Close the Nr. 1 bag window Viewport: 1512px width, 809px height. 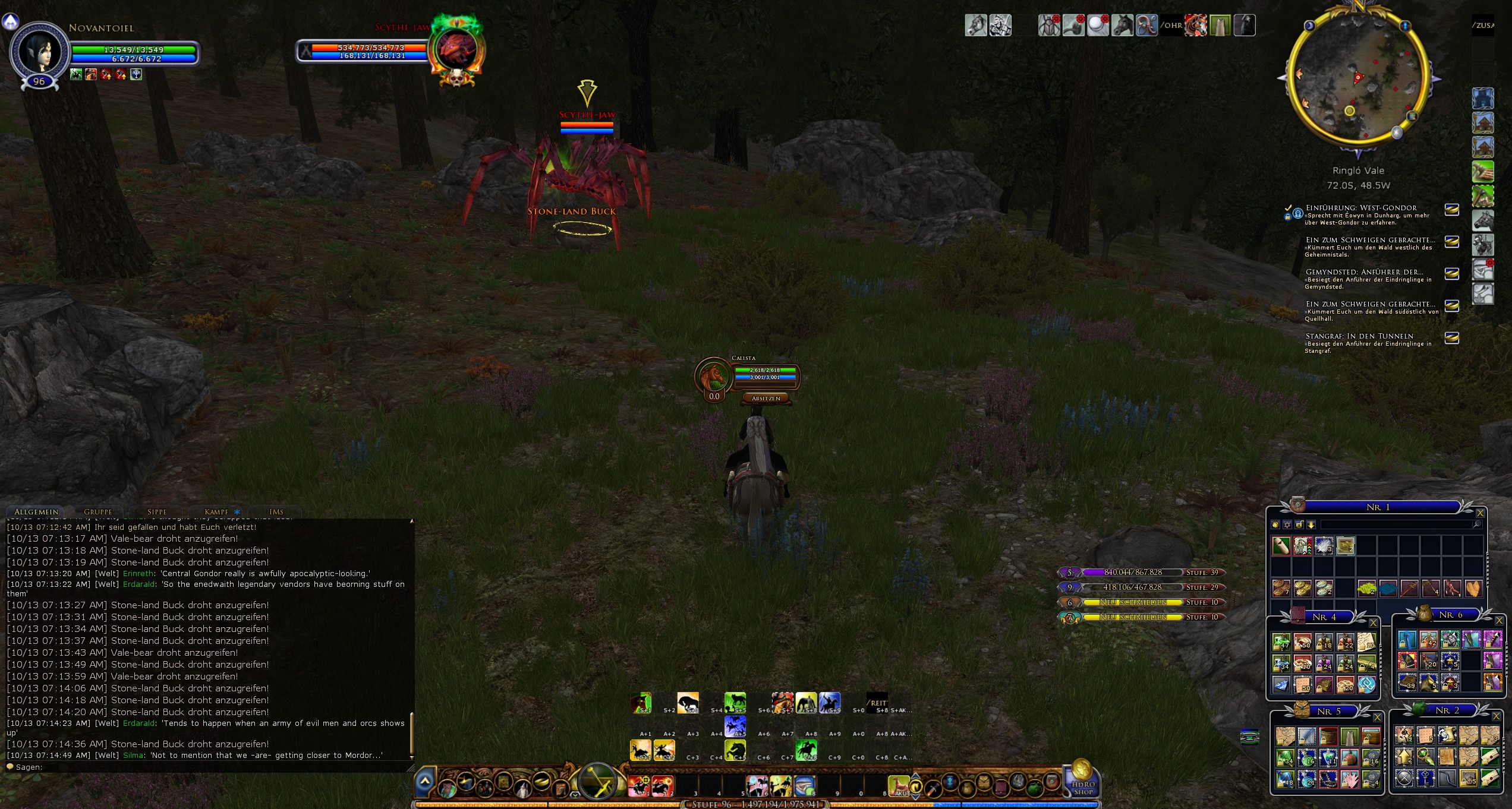(1480, 513)
